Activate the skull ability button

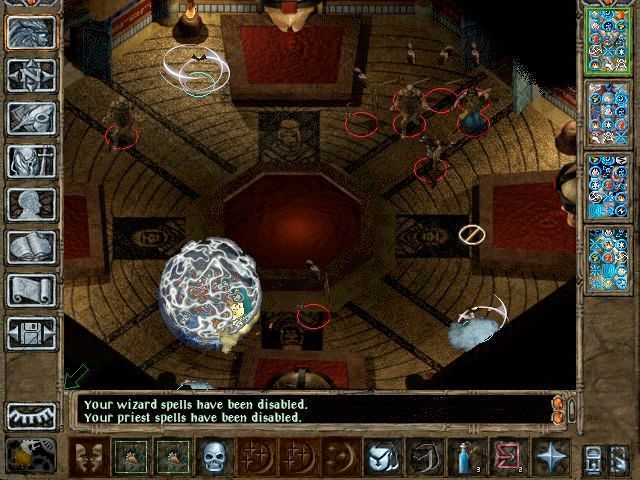[215, 457]
